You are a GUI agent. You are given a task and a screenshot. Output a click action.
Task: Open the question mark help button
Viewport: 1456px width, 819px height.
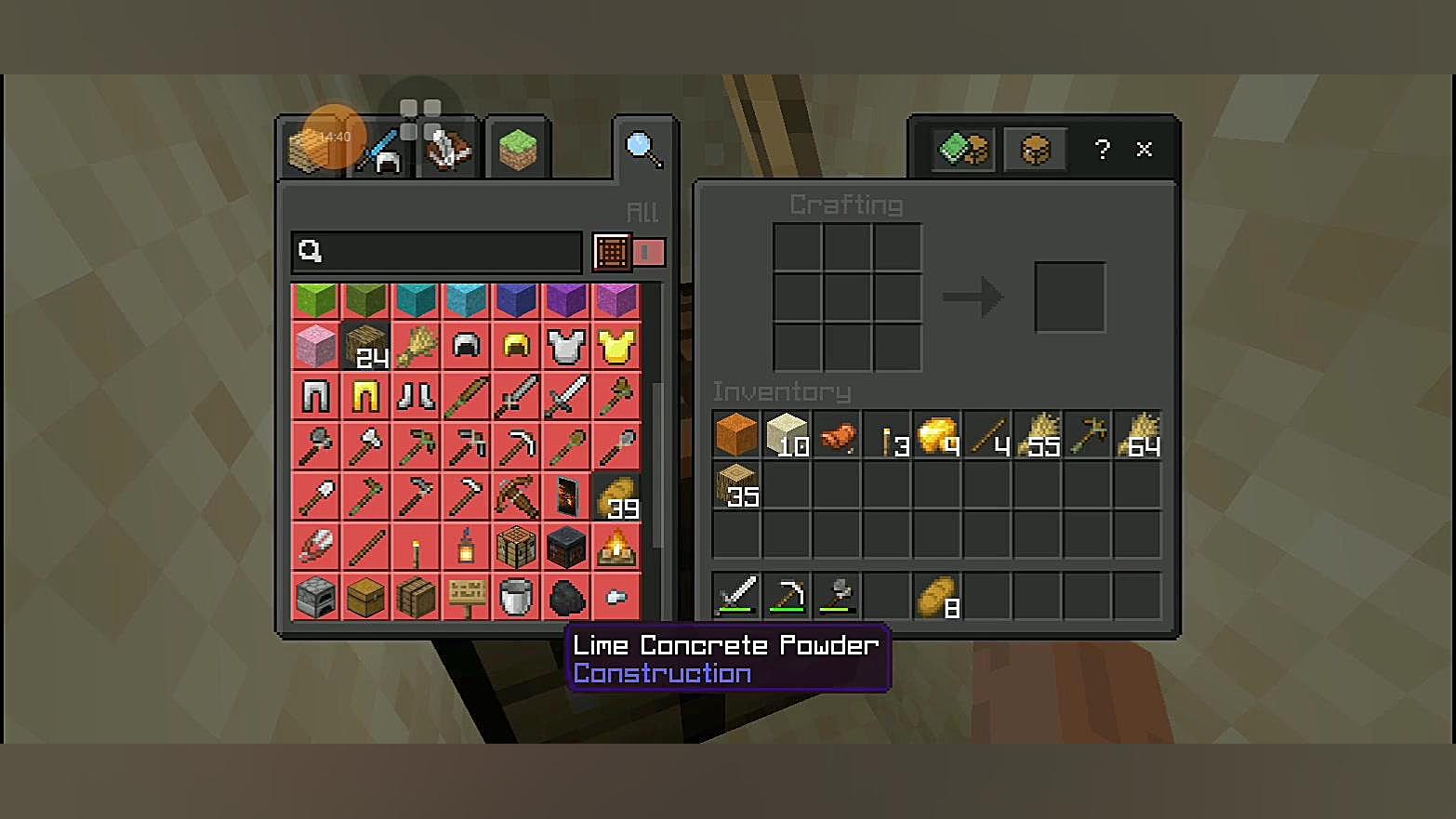[1103, 149]
